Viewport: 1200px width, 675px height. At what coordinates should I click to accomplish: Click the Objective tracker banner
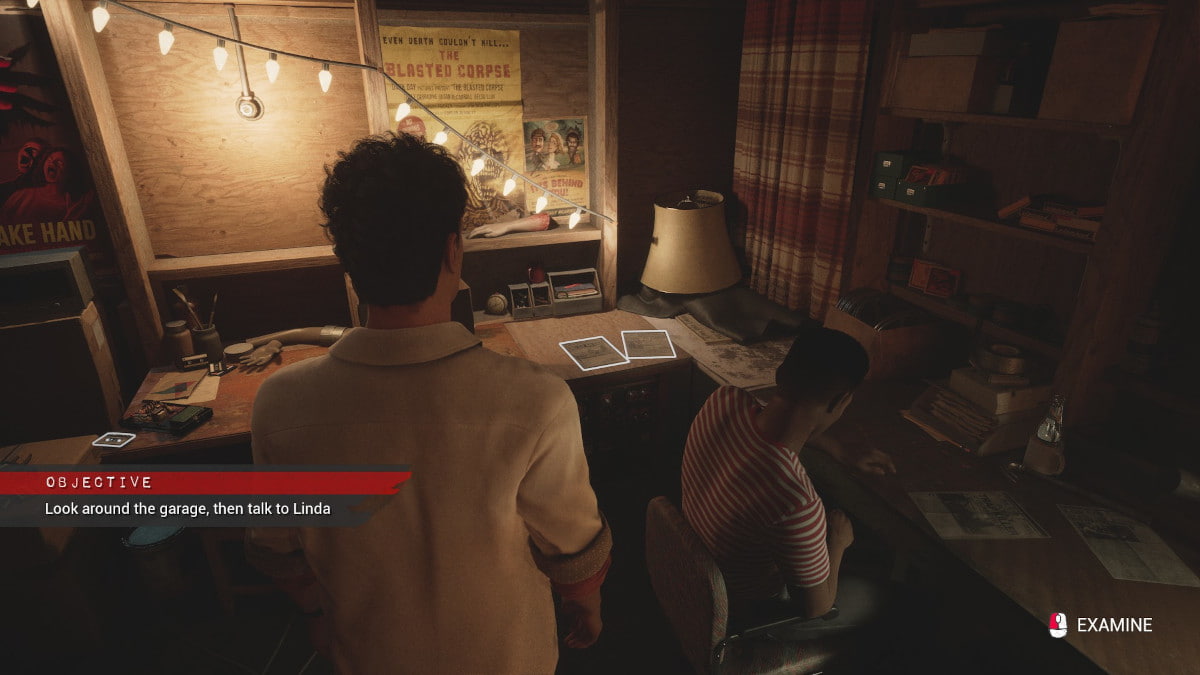[200, 495]
